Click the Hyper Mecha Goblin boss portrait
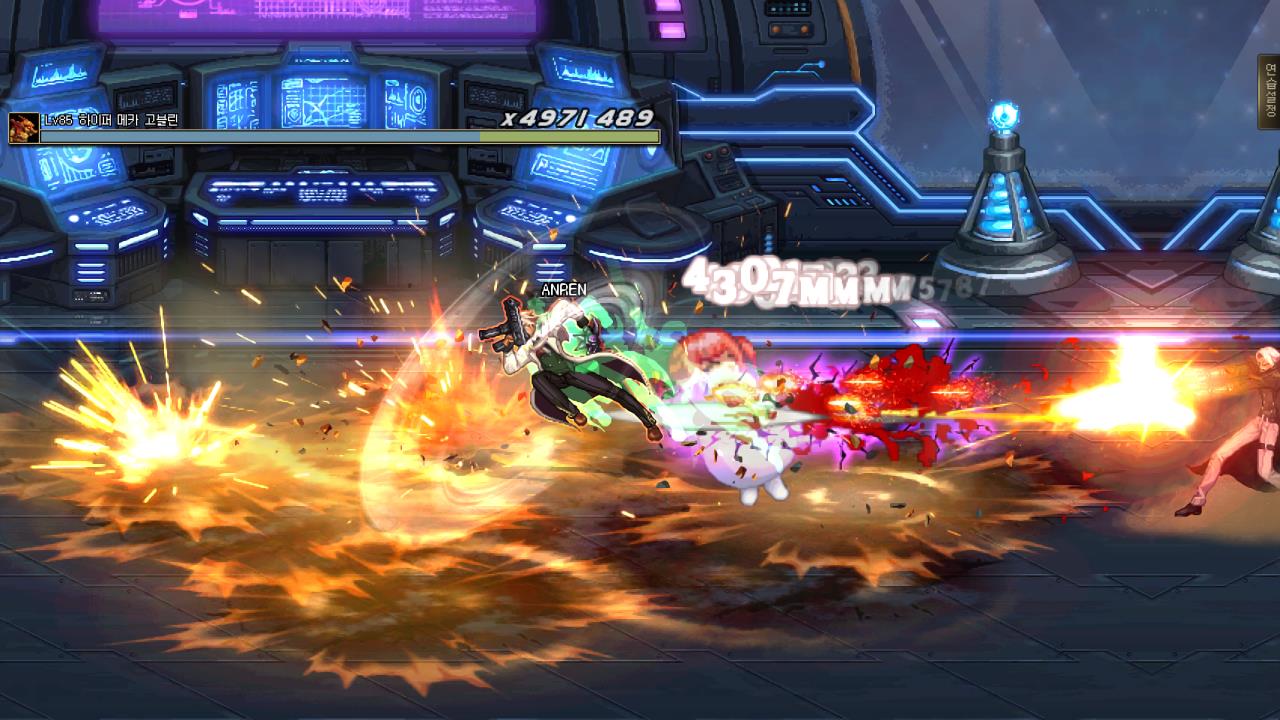This screenshot has height=720, width=1280. pyautogui.click(x=24, y=128)
